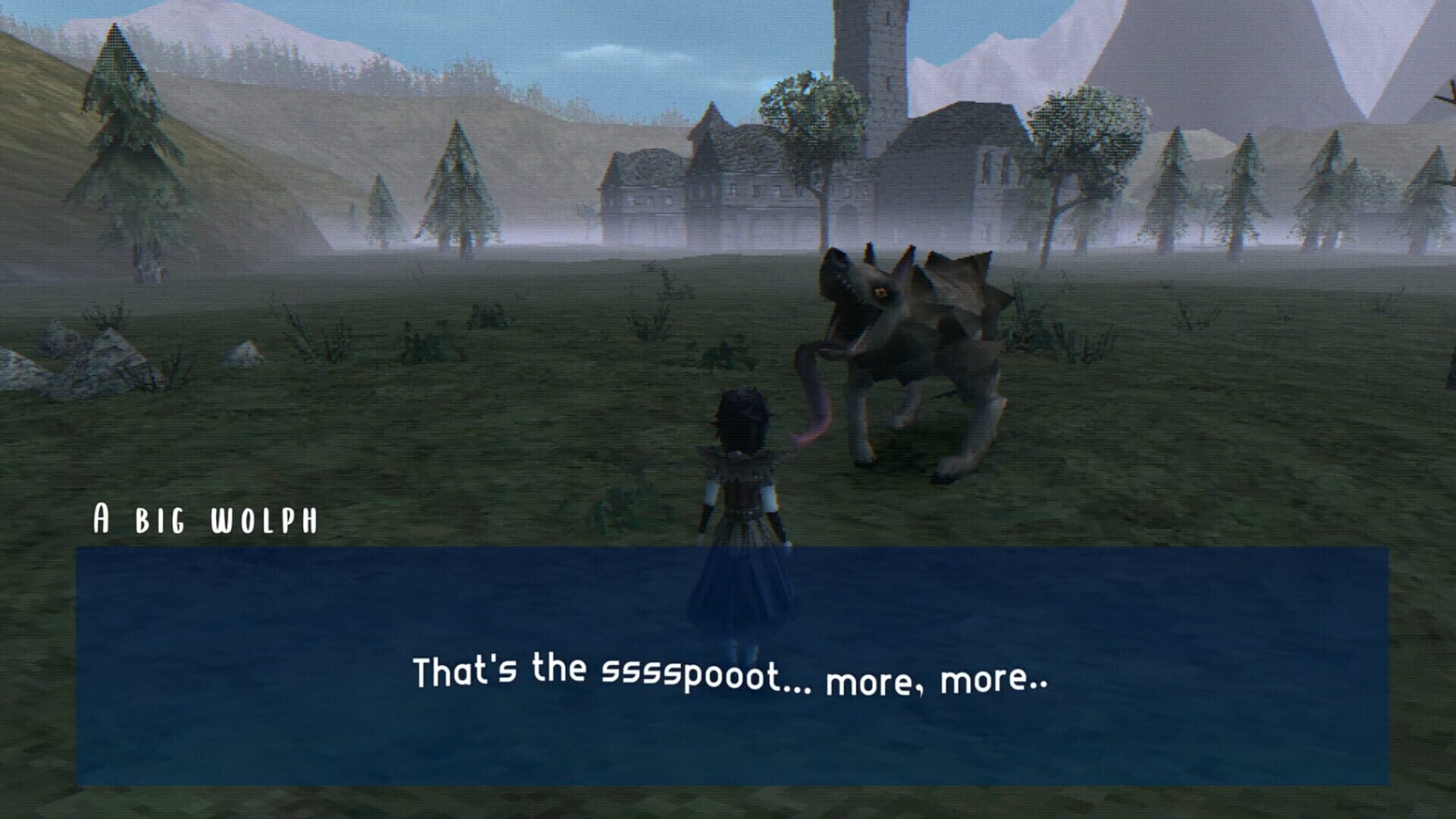Viewport: 1456px width, 819px height.
Task: Select the speaker name 'A BIG WOLPH'
Action: (205, 516)
